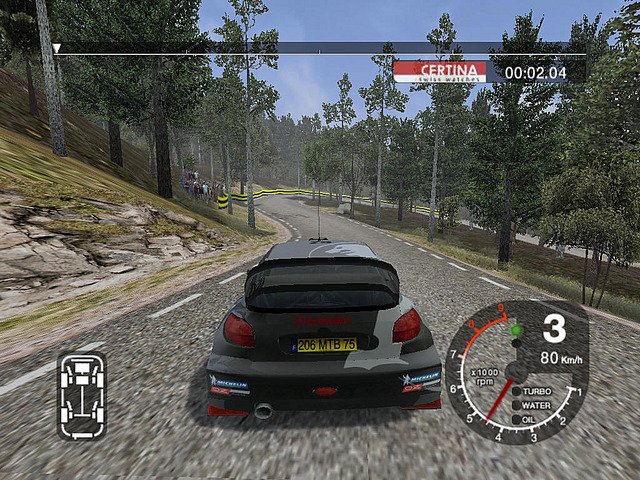Select the stage progress triangle marker
The image size is (640, 480).
point(57,48)
